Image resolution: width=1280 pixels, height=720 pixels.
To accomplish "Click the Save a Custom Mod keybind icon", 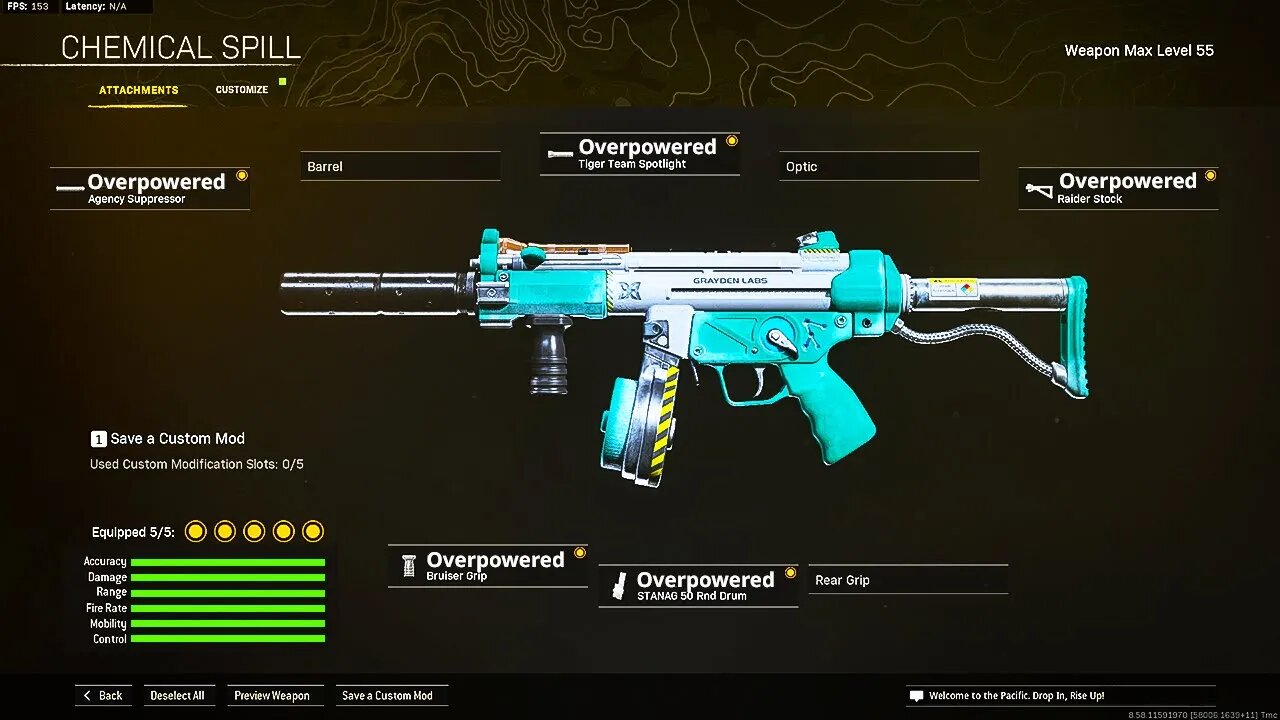I will tap(98, 438).
